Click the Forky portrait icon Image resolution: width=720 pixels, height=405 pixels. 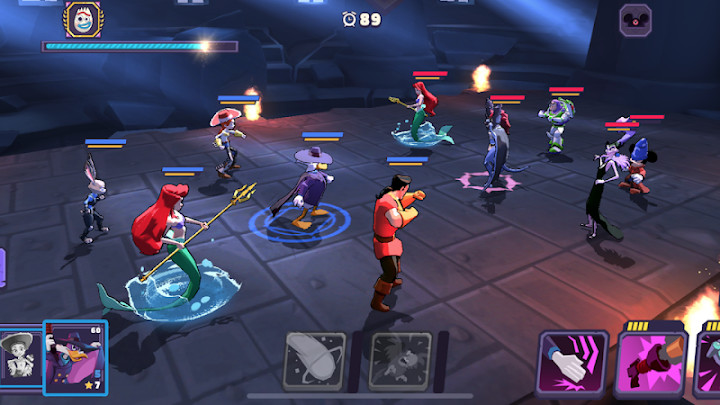coord(83,19)
